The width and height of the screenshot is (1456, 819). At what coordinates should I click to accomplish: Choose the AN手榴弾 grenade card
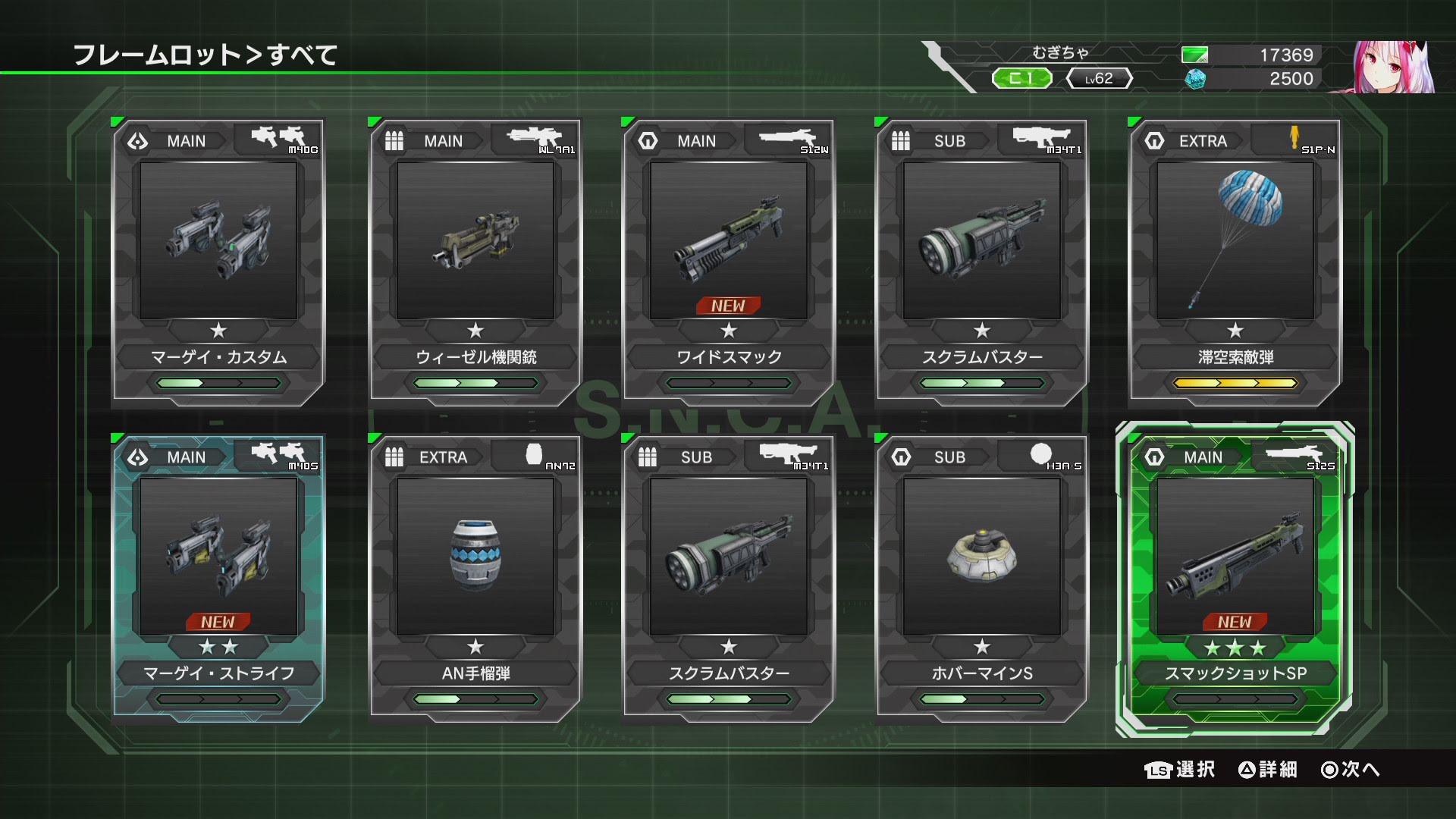[475, 578]
